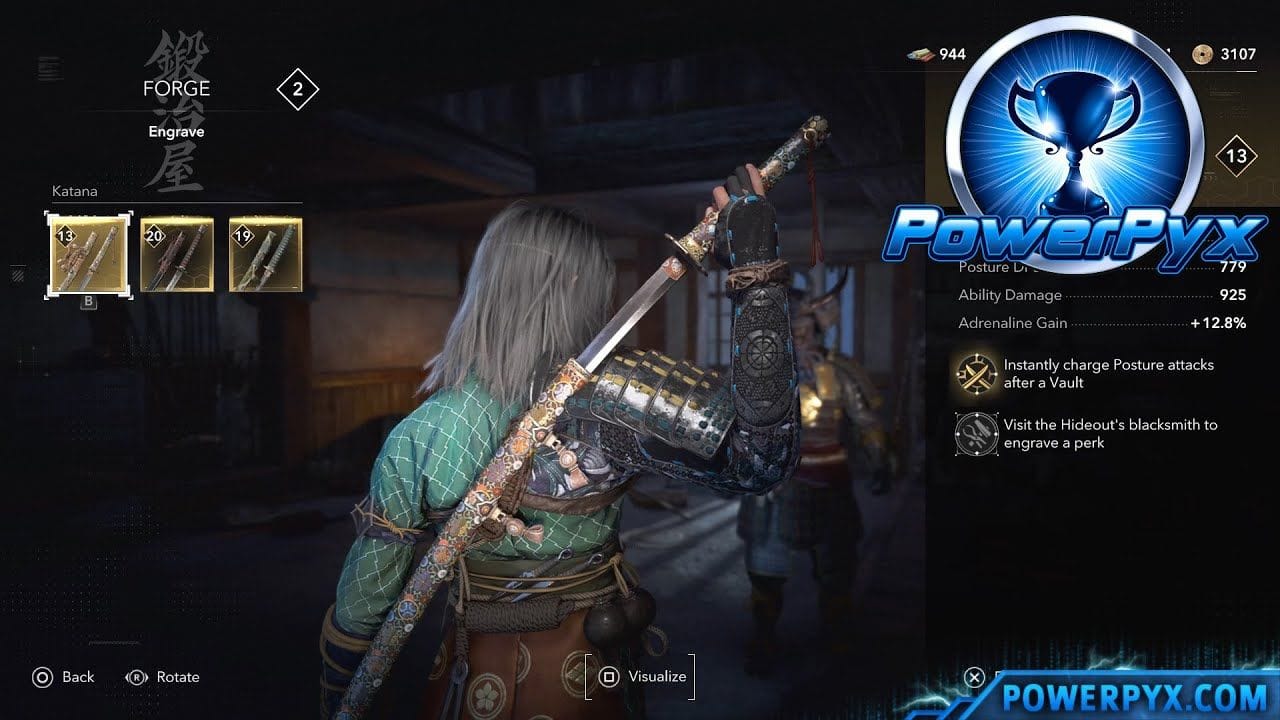Click the Adrenaline Gain stat row

1090,323
